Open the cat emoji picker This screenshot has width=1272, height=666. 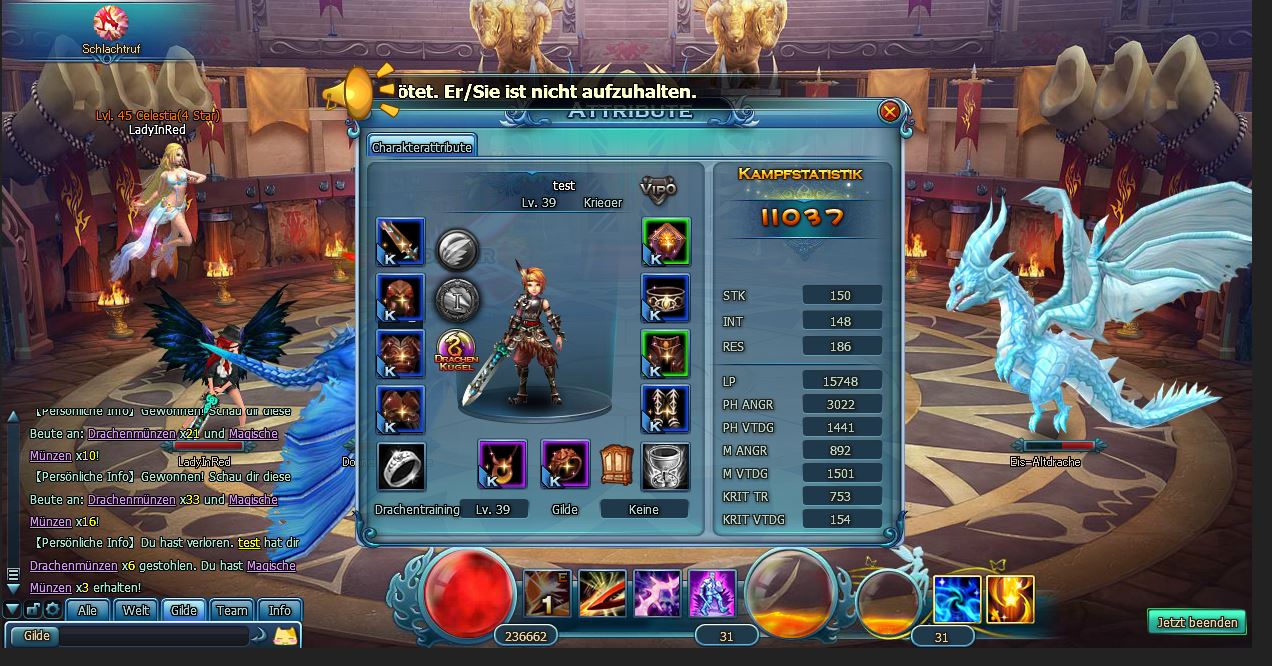pos(286,635)
